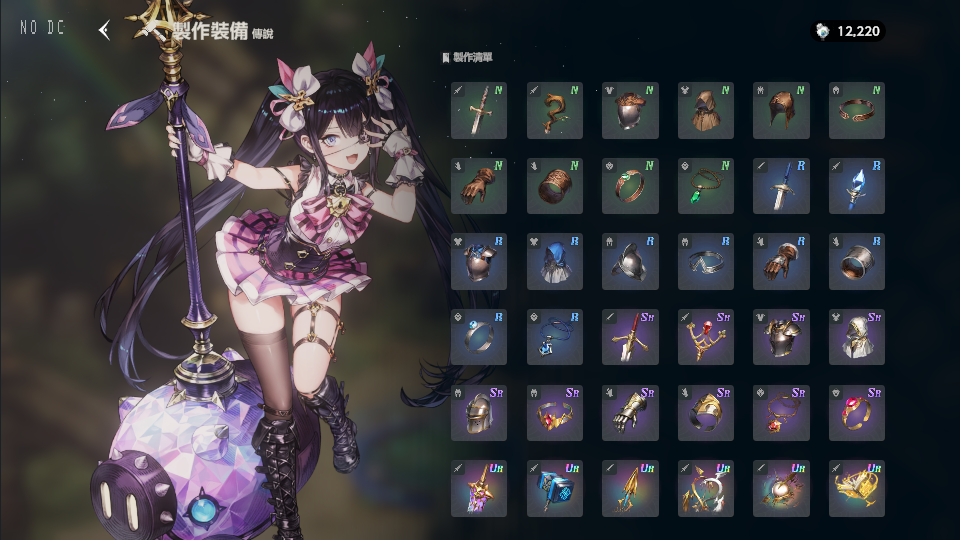Pick the R-rank blue hooded robe
The image size is (960, 540).
555,261
